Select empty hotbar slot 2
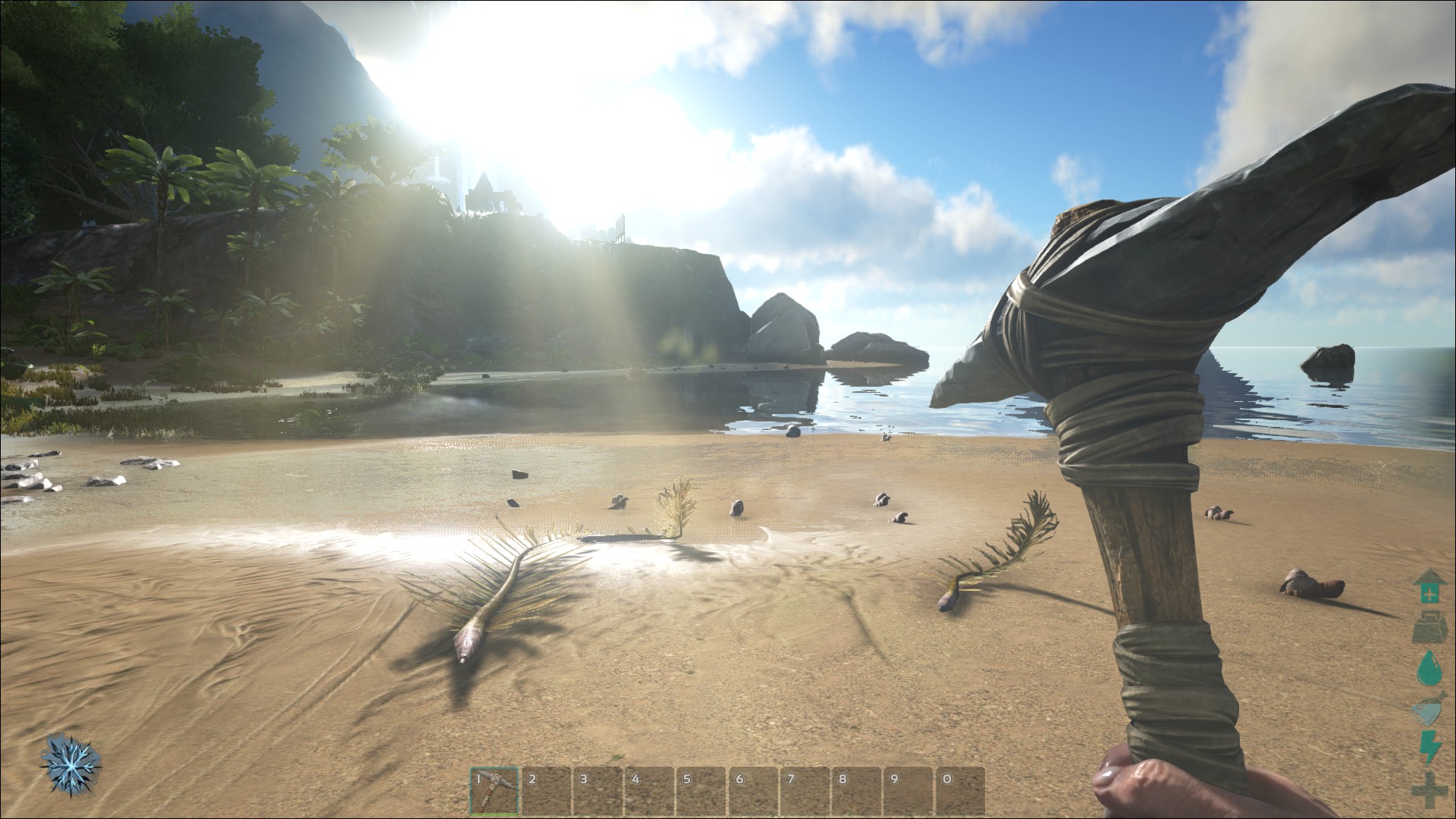Image resolution: width=1456 pixels, height=819 pixels. point(546,789)
